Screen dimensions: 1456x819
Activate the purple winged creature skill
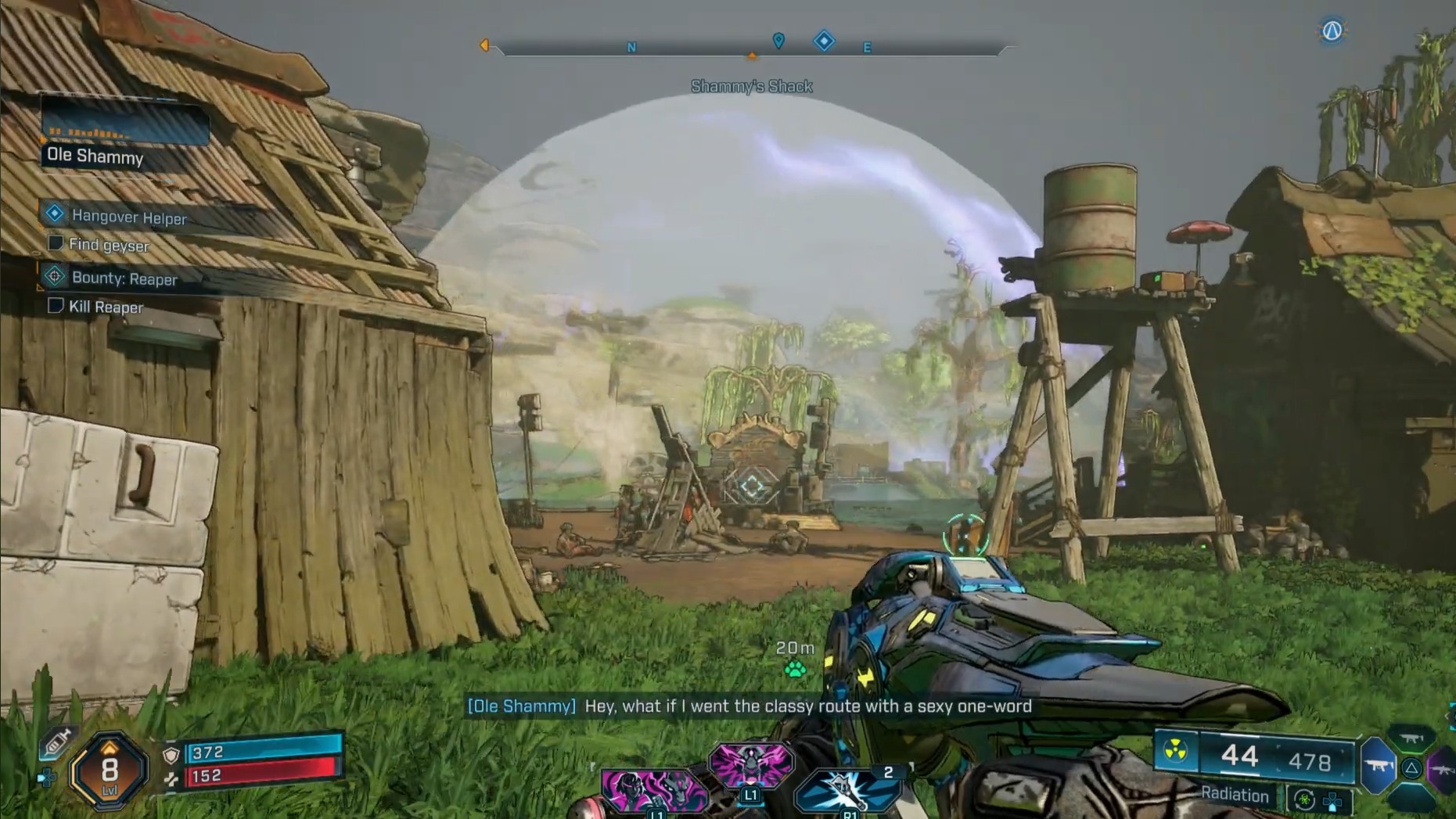click(750, 764)
